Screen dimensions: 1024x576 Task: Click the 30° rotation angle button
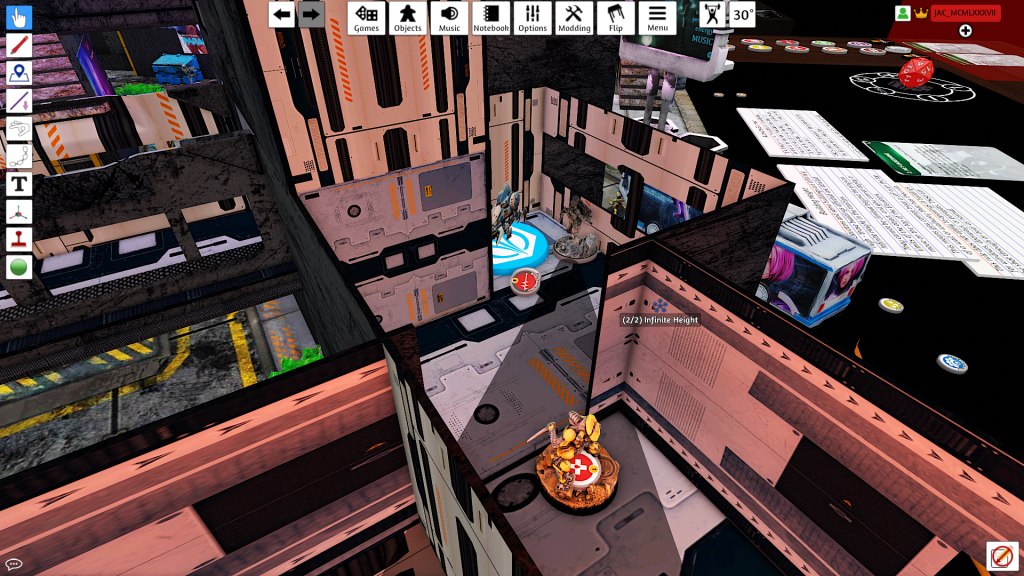tap(742, 15)
